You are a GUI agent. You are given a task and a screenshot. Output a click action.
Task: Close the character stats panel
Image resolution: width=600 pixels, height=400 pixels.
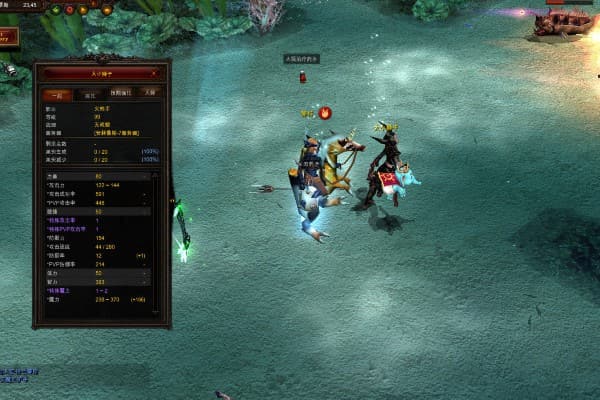153,73
